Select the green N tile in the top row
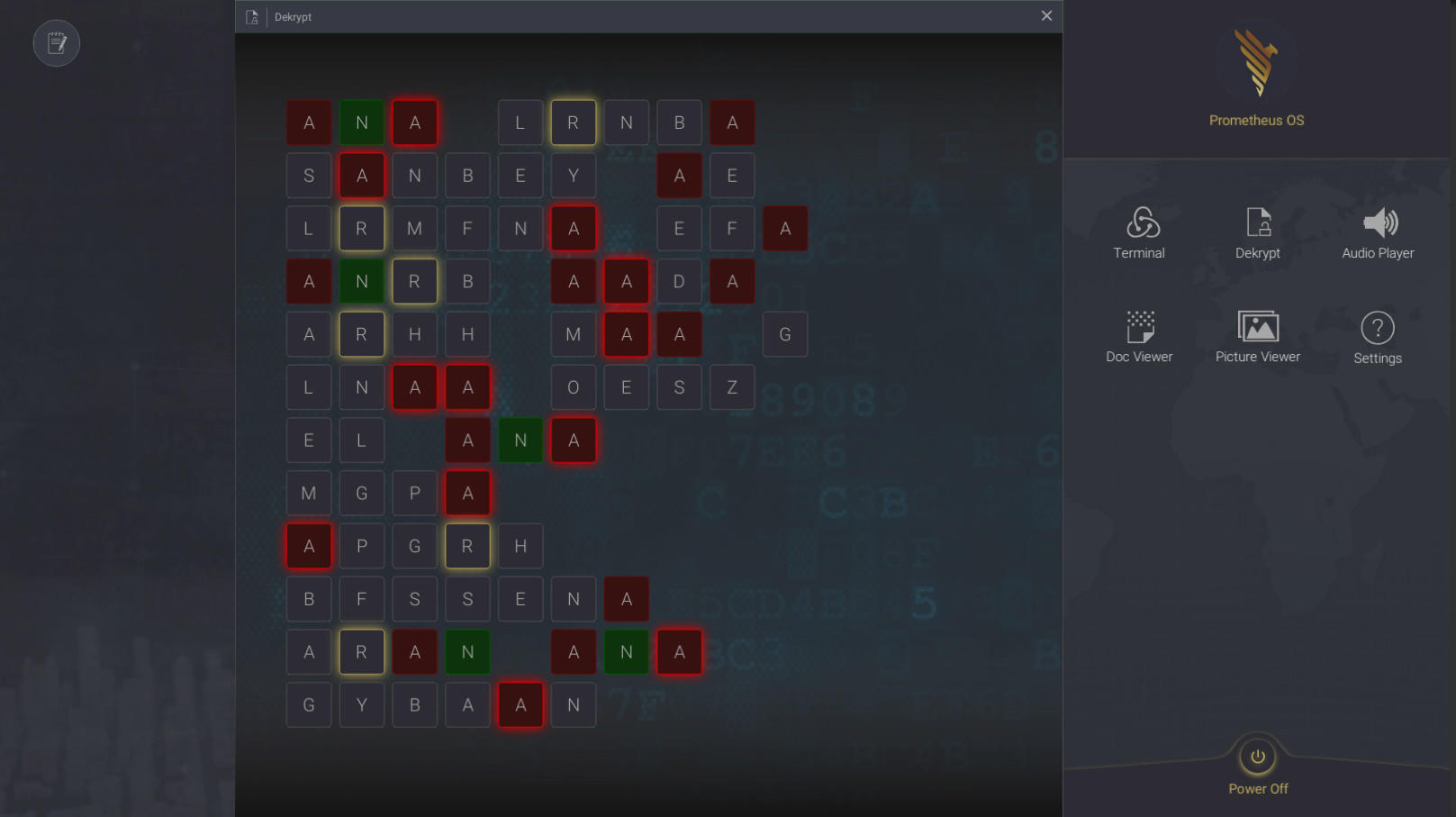1456x817 pixels. [362, 122]
